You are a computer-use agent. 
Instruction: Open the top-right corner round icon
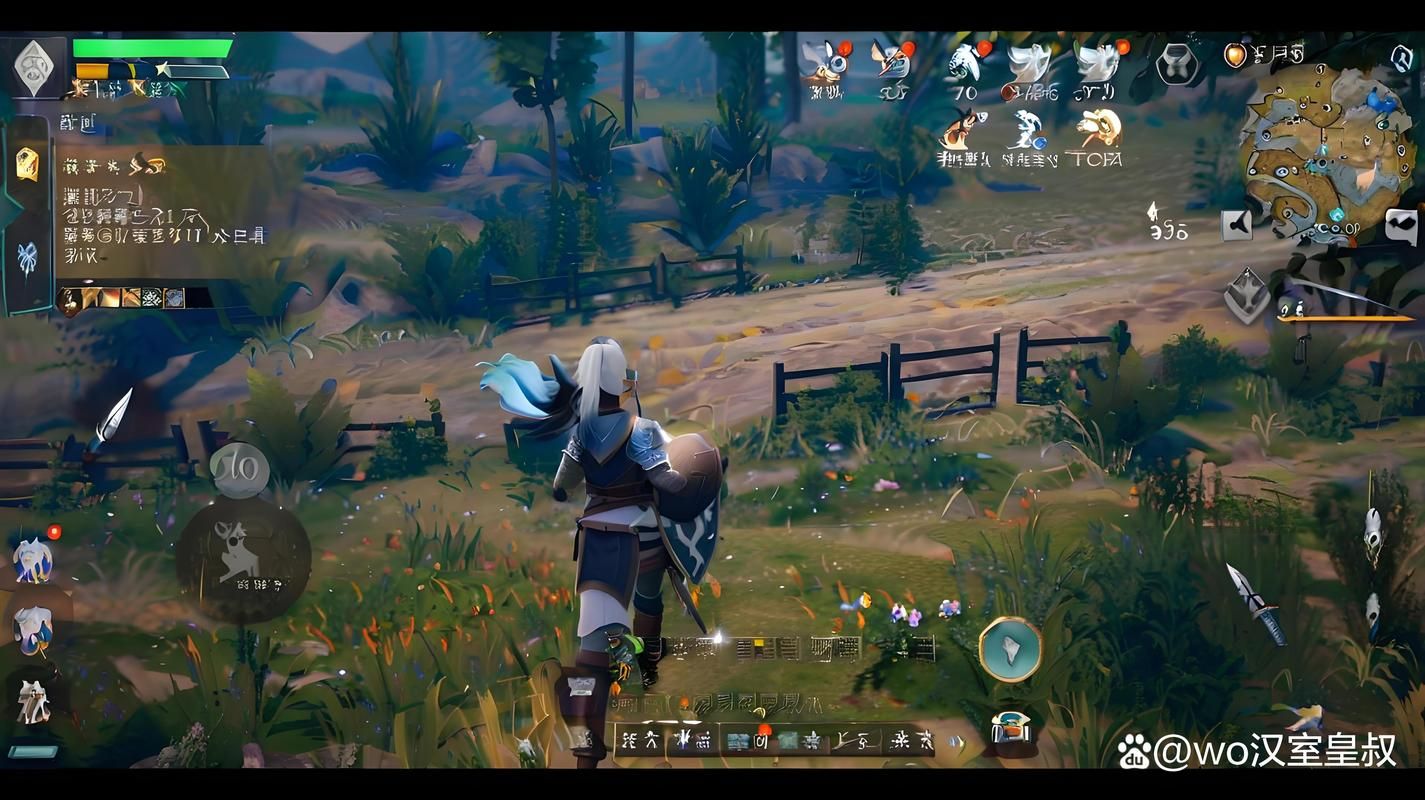(x=1400, y=56)
